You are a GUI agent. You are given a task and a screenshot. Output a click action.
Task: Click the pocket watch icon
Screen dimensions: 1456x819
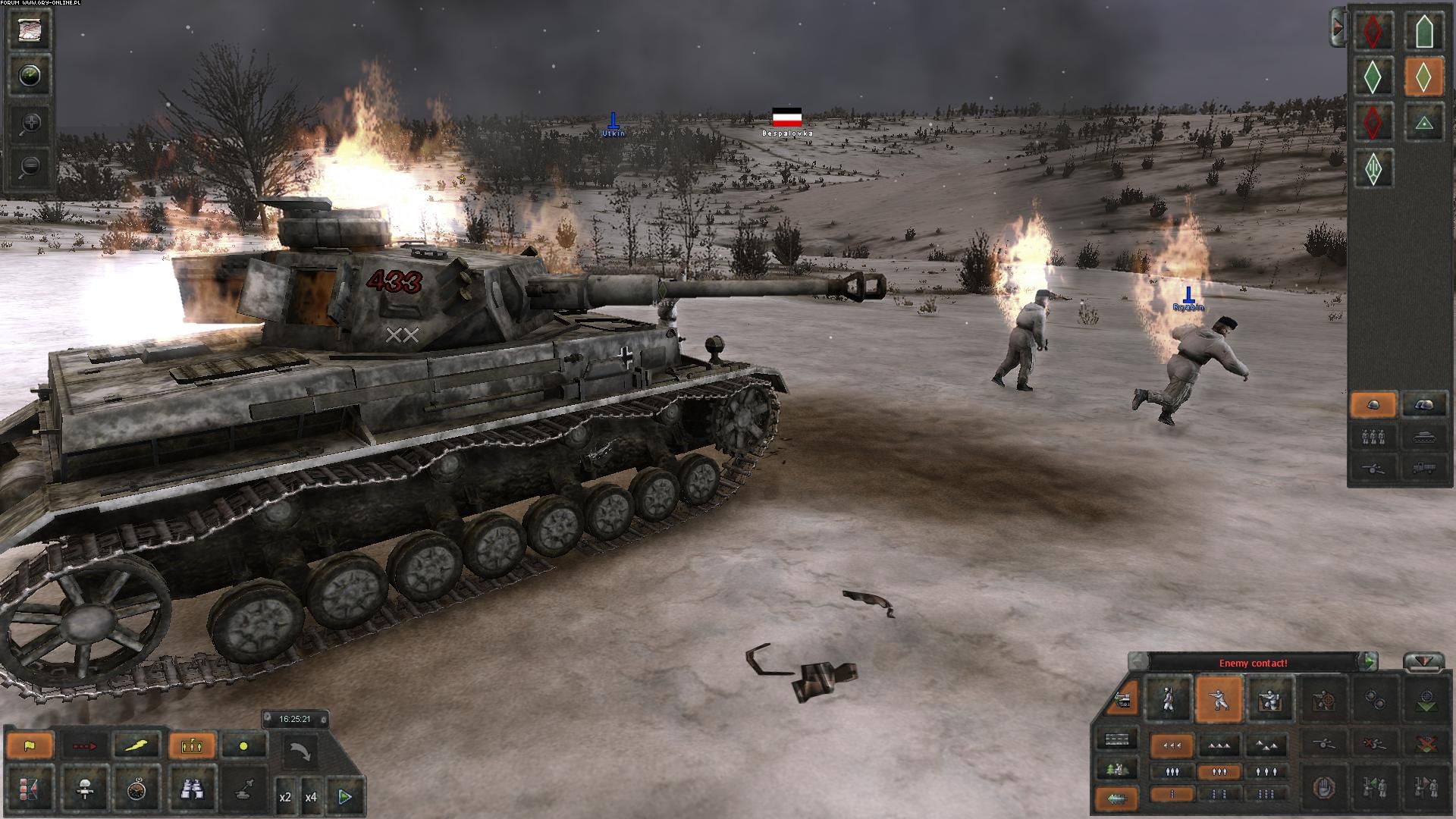[137, 790]
